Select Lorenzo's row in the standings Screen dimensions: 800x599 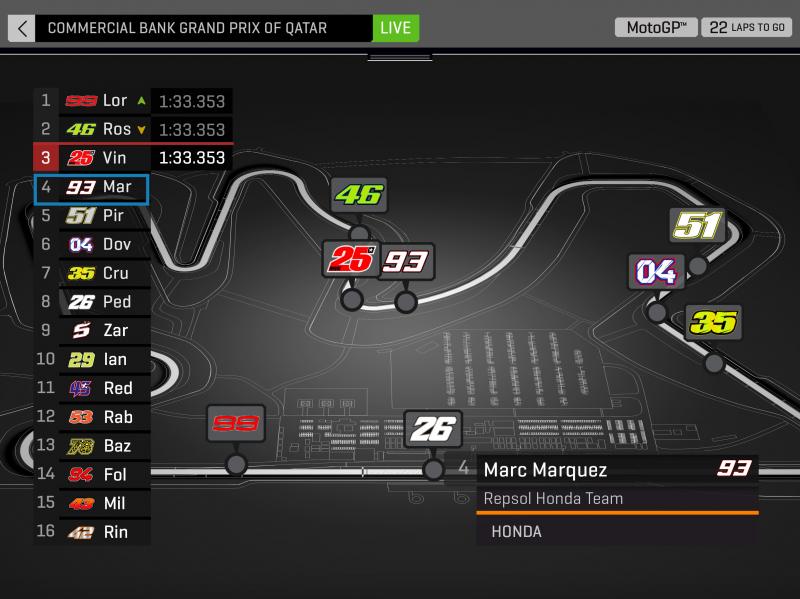pyautogui.click(x=92, y=101)
